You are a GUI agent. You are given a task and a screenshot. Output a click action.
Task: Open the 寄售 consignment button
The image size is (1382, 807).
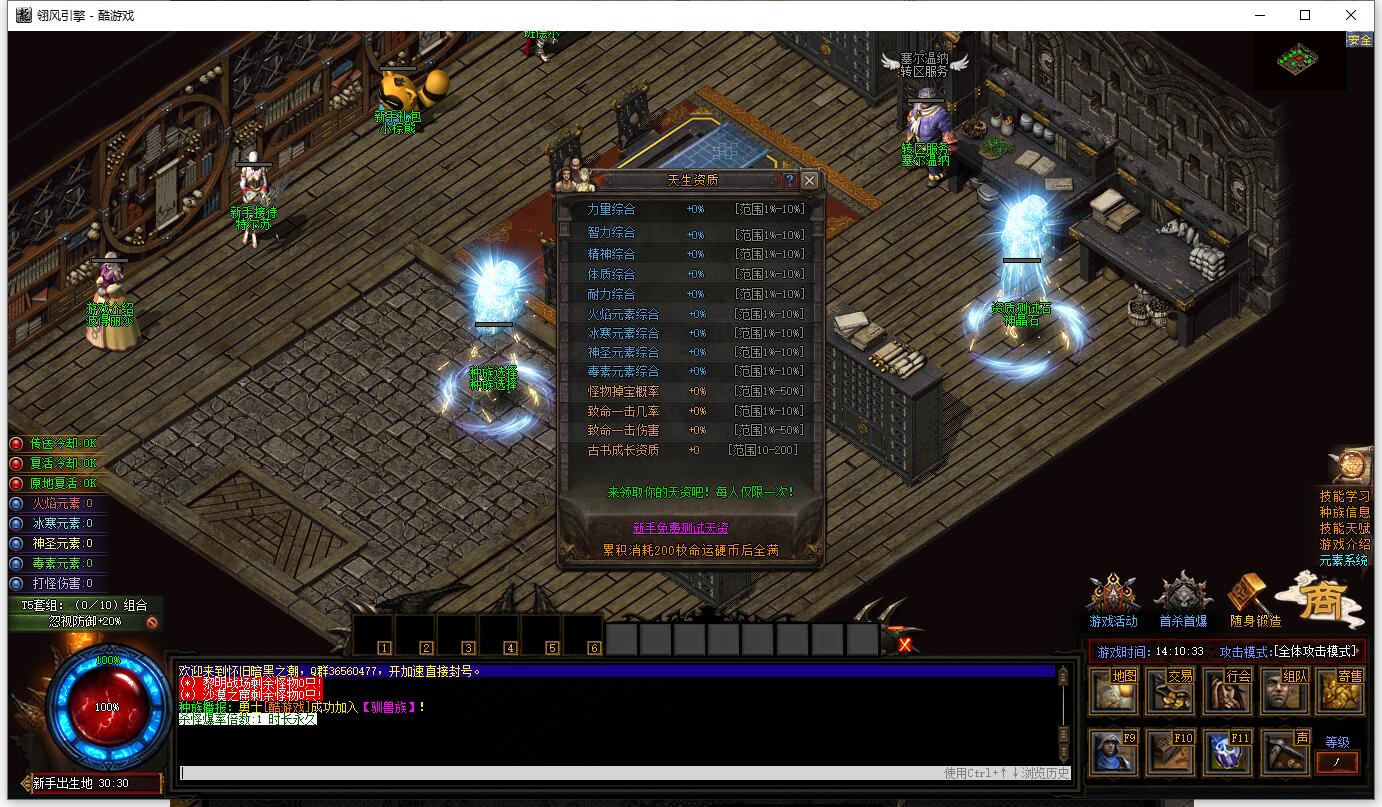tap(1341, 690)
